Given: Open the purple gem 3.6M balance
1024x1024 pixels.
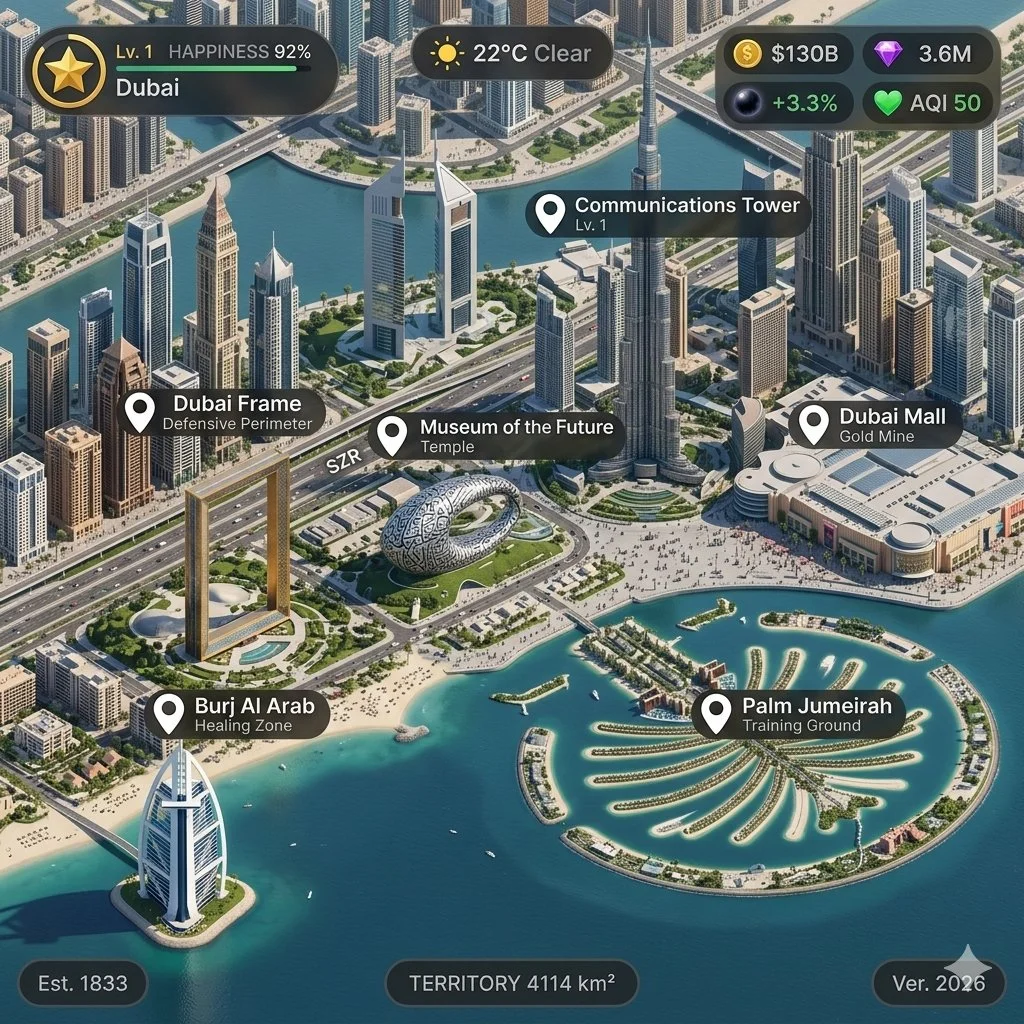Looking at the screenshot, I should point(927,54).
